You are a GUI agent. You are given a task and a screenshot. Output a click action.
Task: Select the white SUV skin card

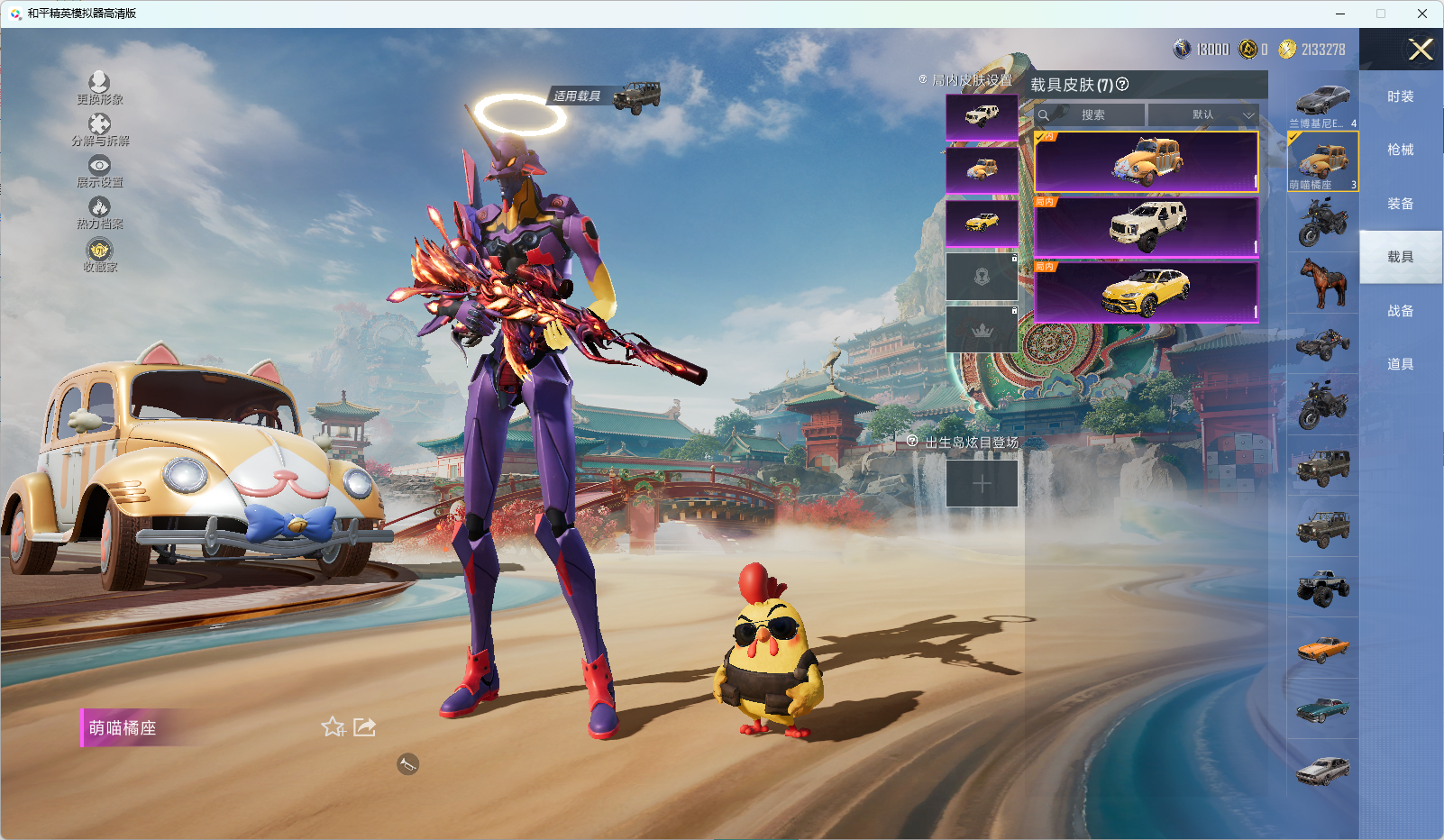click(x=1147, y=226)
